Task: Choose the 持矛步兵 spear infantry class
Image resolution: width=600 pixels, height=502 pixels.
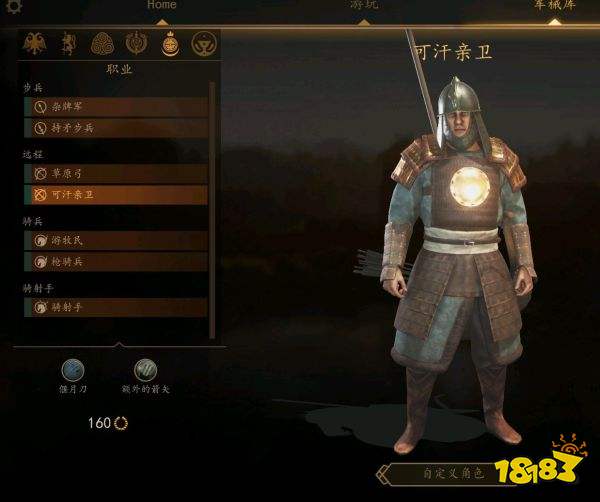Action: click(x=115, y=128)
